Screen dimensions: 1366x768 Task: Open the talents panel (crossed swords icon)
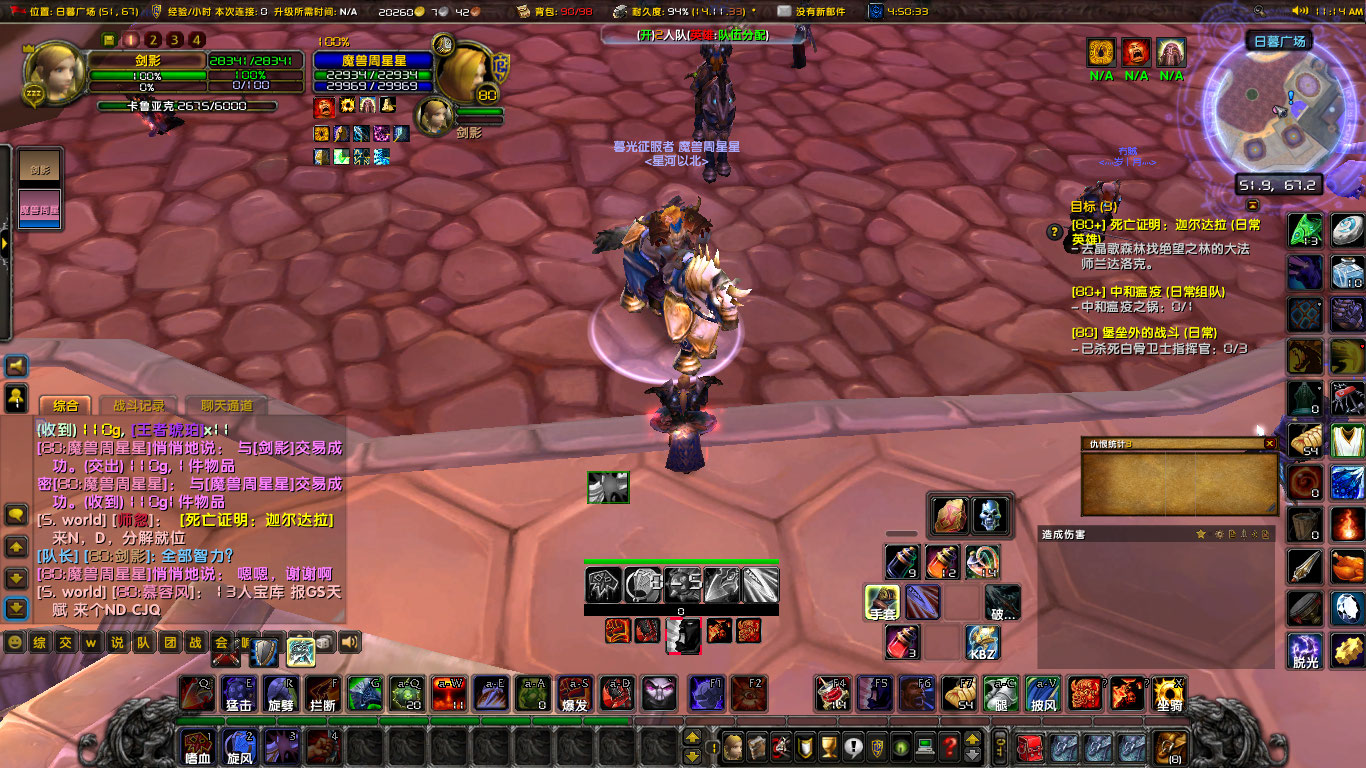click(x=781, y=748)
